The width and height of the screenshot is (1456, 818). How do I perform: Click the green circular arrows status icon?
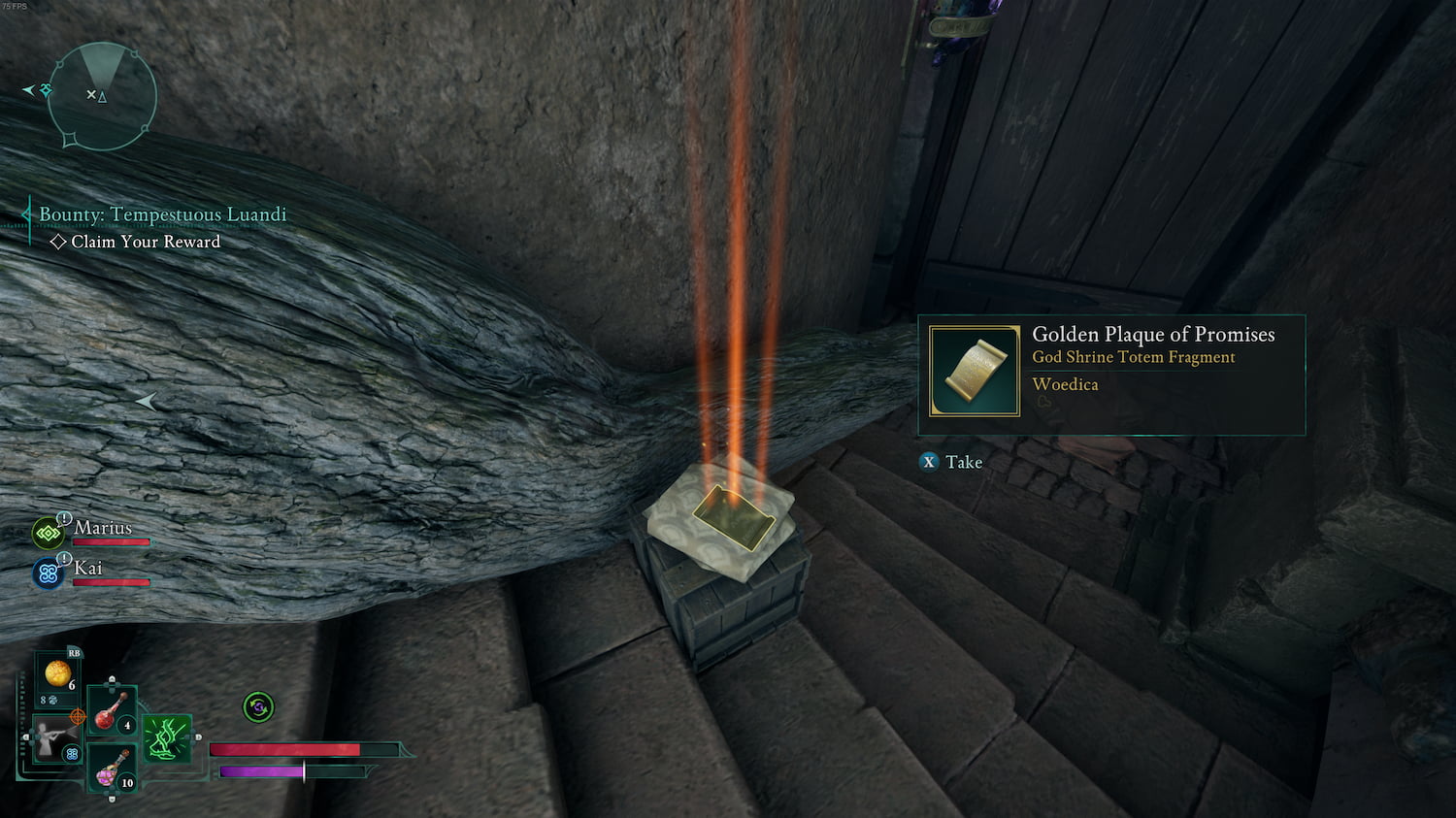258,707
